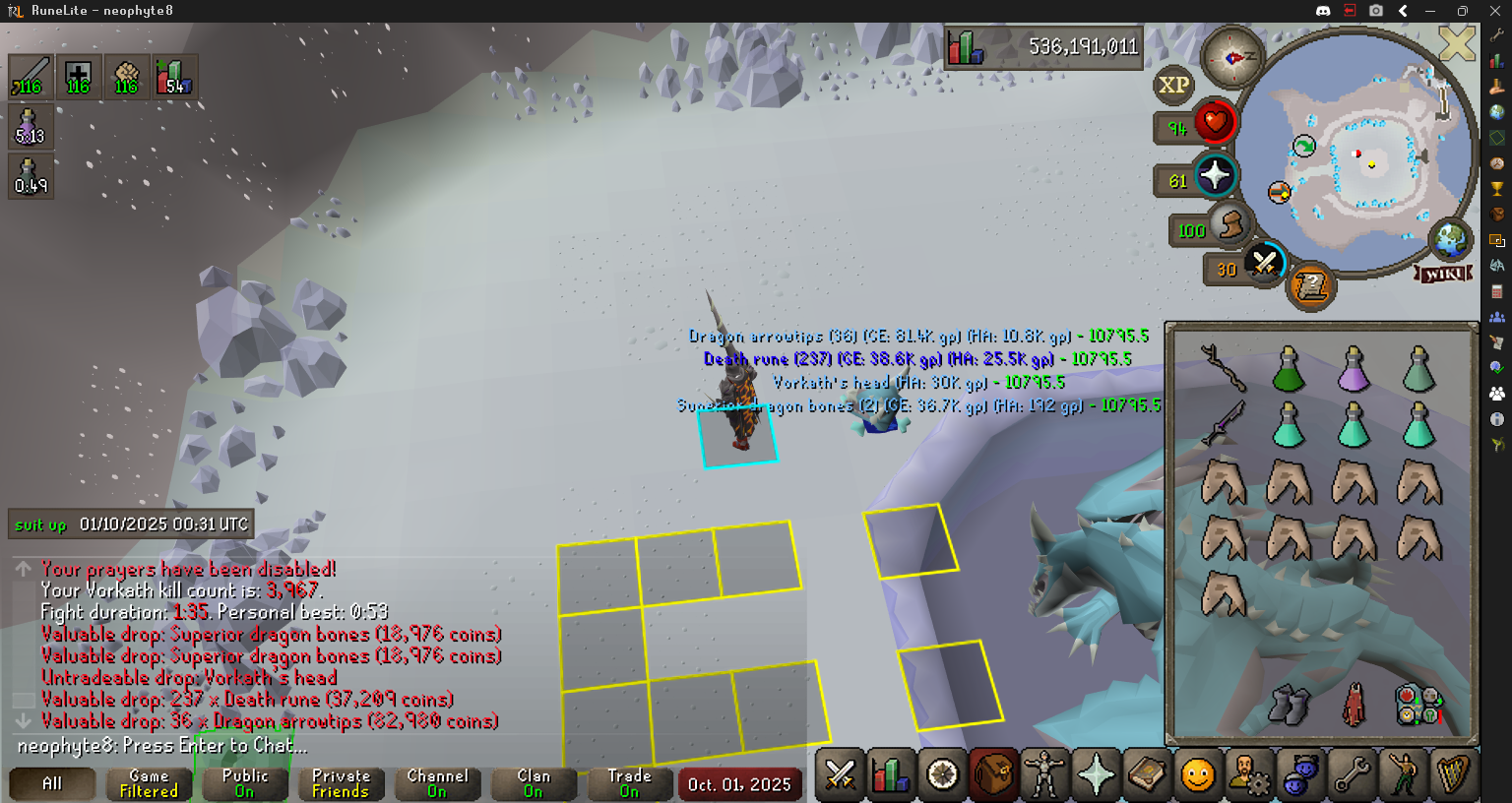
Task: Open the Combat Options tab
Action: (x=840, y=775)
